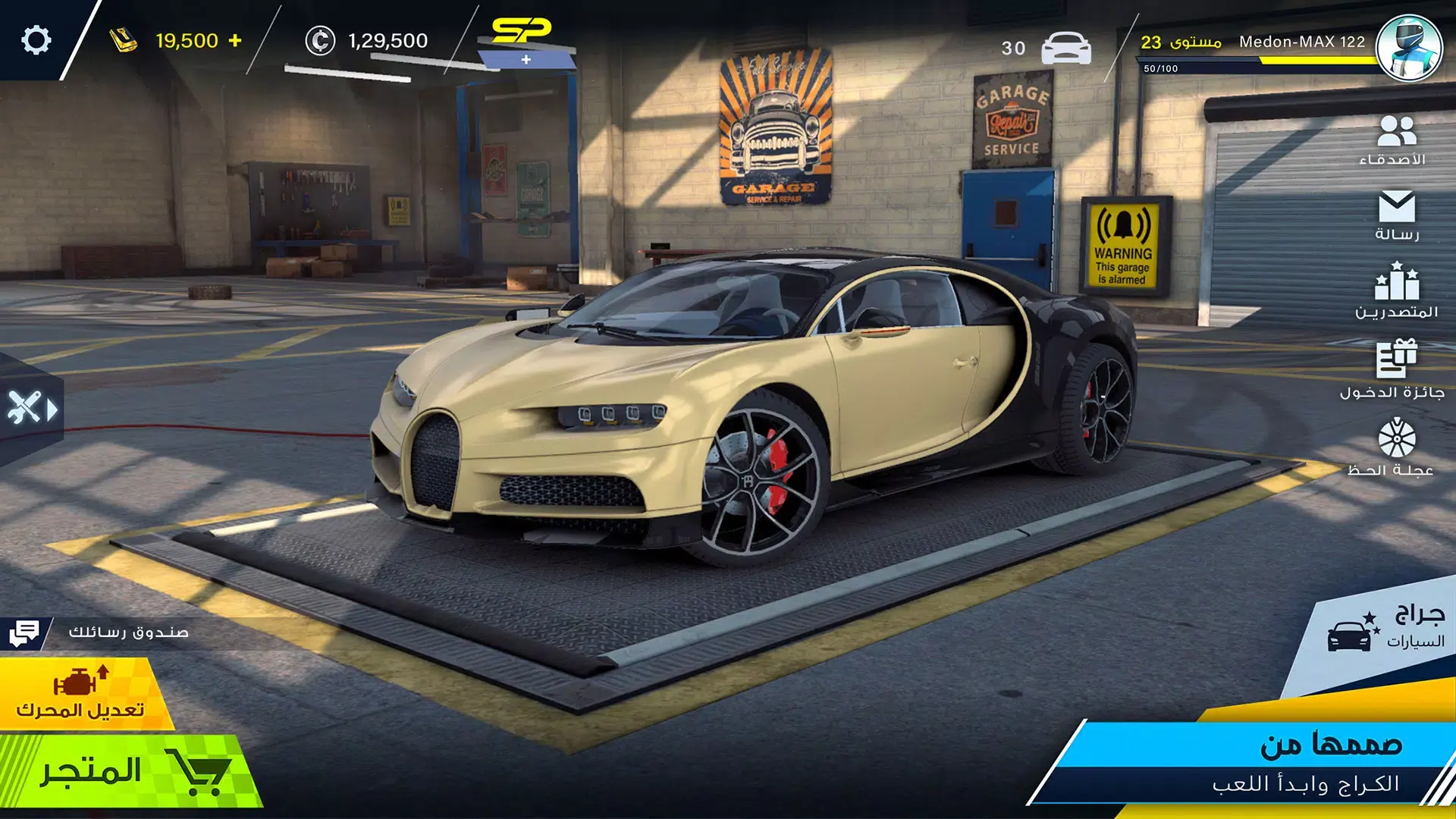Click the owned cars count icon
1456x819 pixels.
tap(1065, 49)
